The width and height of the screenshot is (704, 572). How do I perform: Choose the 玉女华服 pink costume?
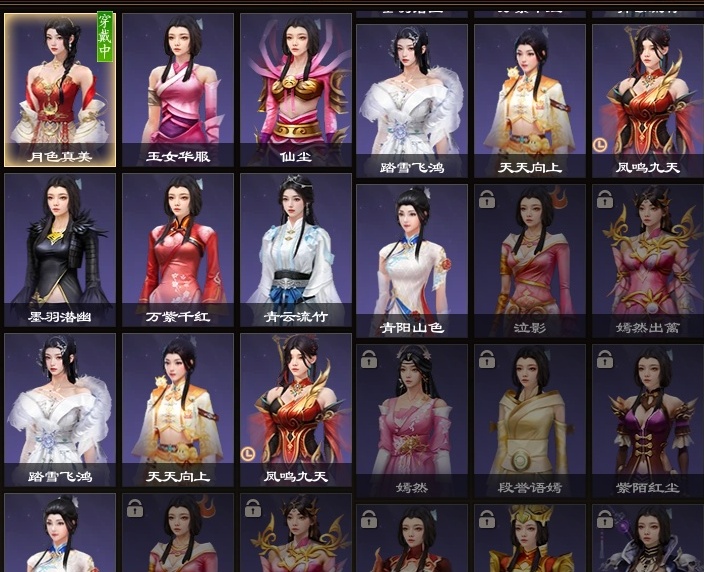(178, 89)
